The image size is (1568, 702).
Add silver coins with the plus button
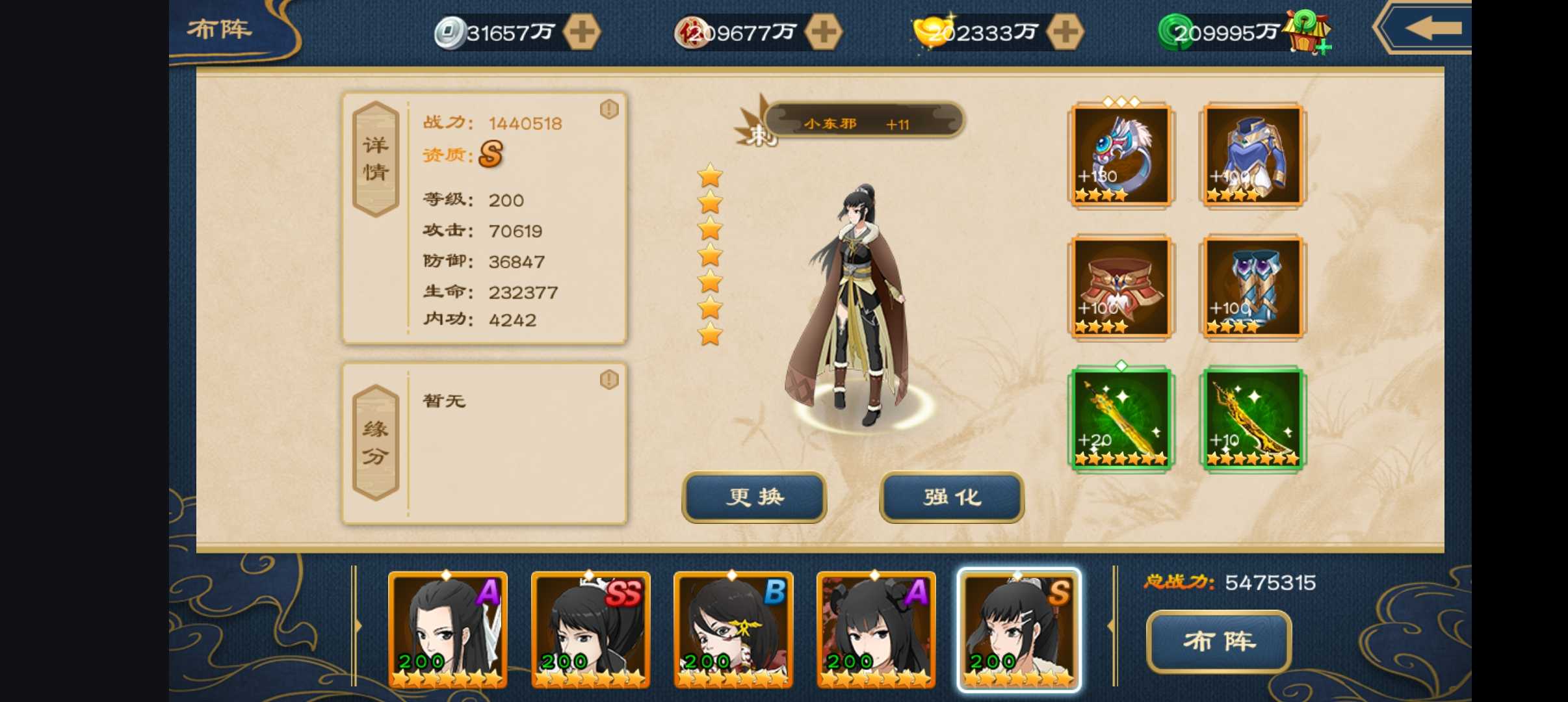coord(582,32)
